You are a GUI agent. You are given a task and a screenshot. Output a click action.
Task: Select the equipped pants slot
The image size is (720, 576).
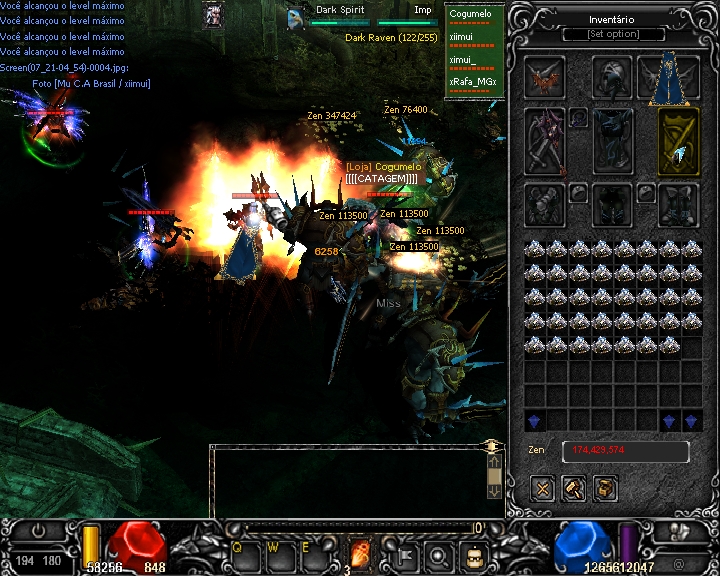(x=612, y=205)
